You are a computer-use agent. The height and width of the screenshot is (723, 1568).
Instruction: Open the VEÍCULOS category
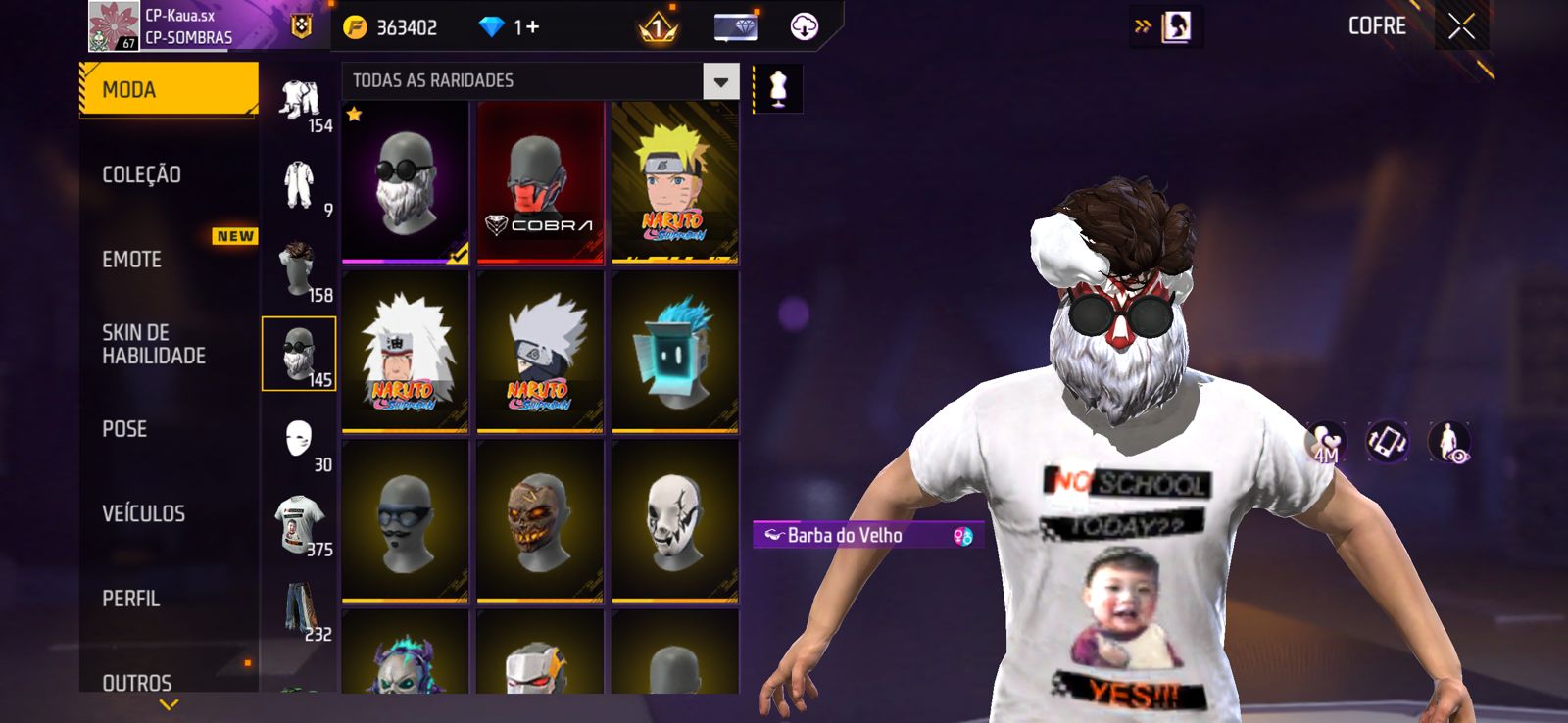(x=144, y=513)
